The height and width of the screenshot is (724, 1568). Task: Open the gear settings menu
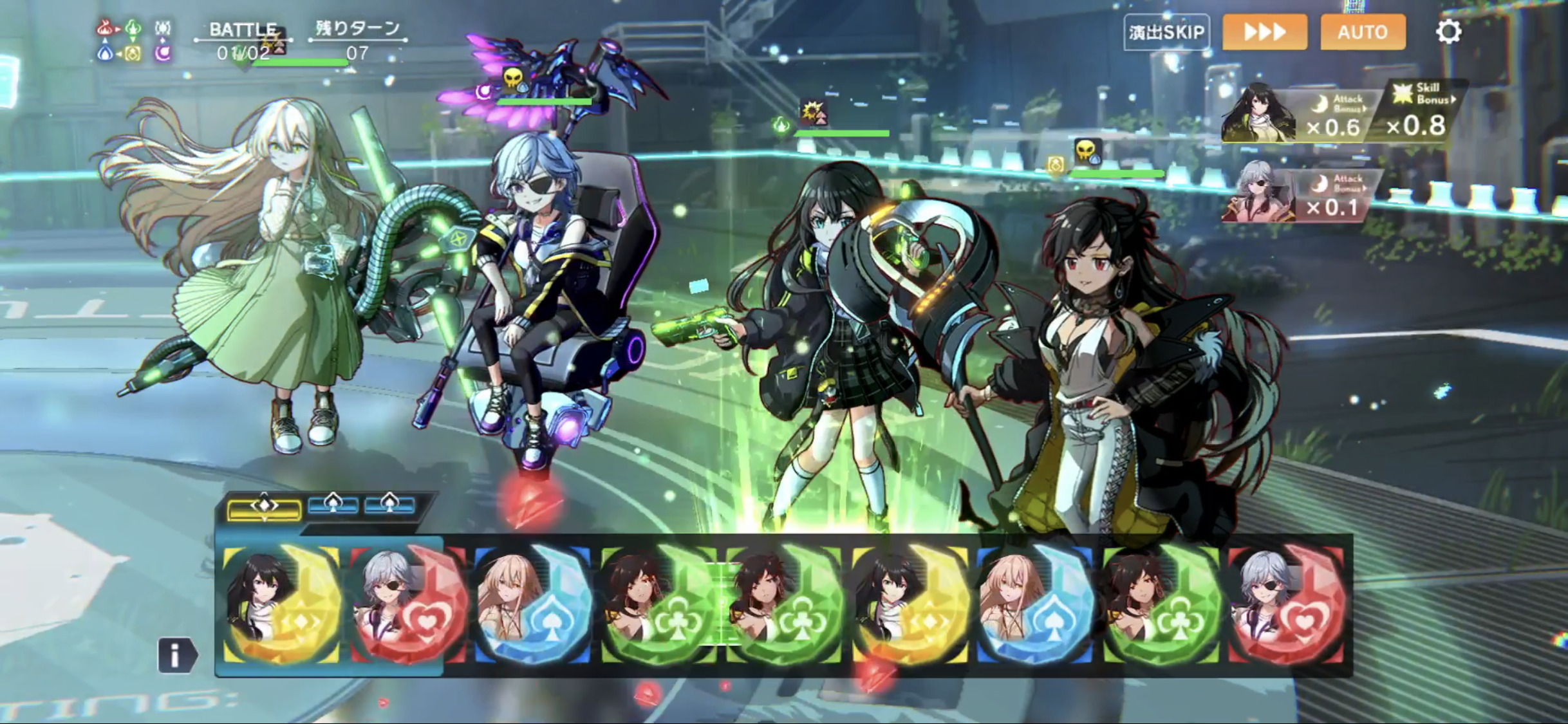point(1448,32)
